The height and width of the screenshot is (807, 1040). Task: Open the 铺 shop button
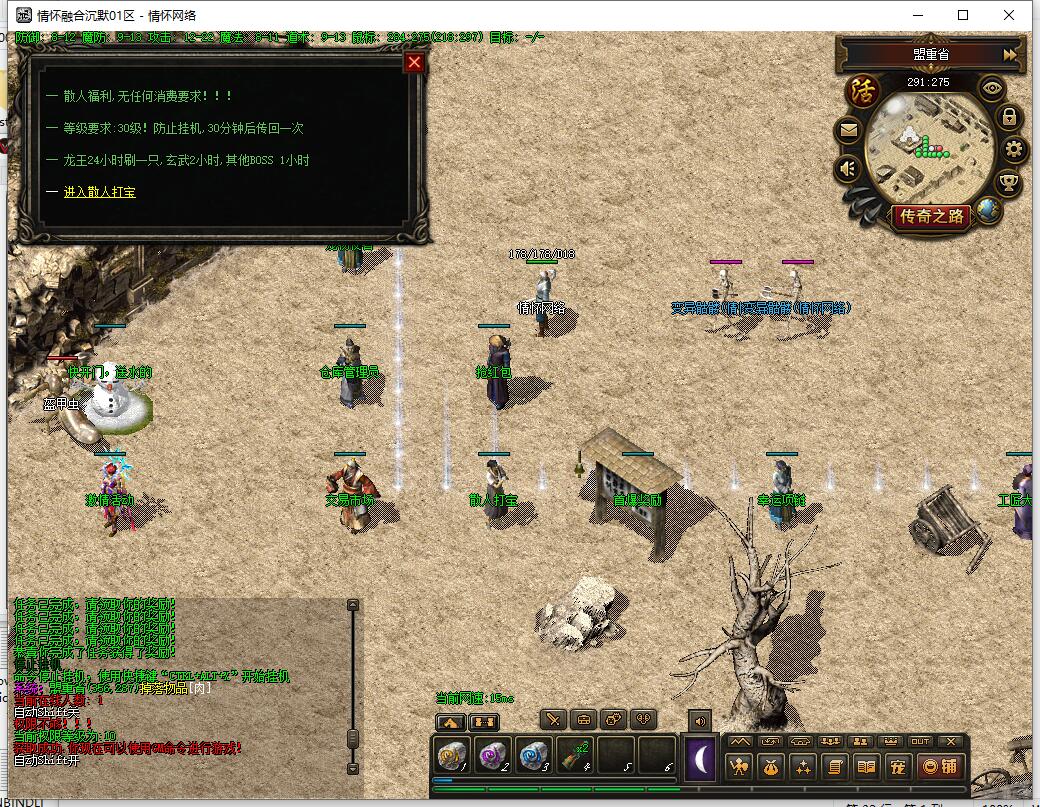(x=940, y=767)
